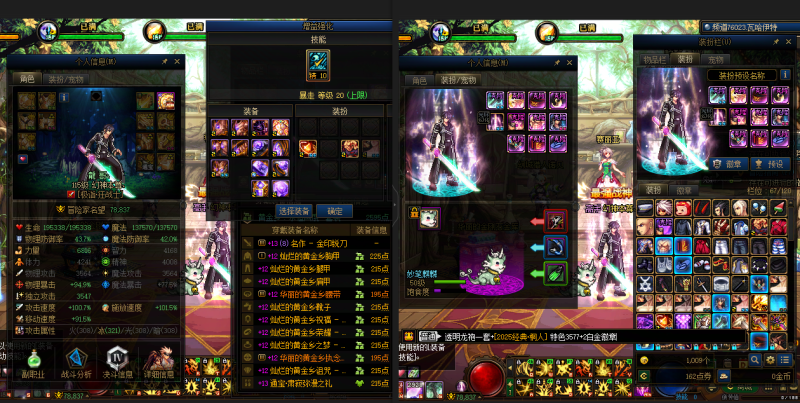Screen dimensions: 800x403
Task: Open the 战斗分析 combat analysis
Action: (76, 366)
